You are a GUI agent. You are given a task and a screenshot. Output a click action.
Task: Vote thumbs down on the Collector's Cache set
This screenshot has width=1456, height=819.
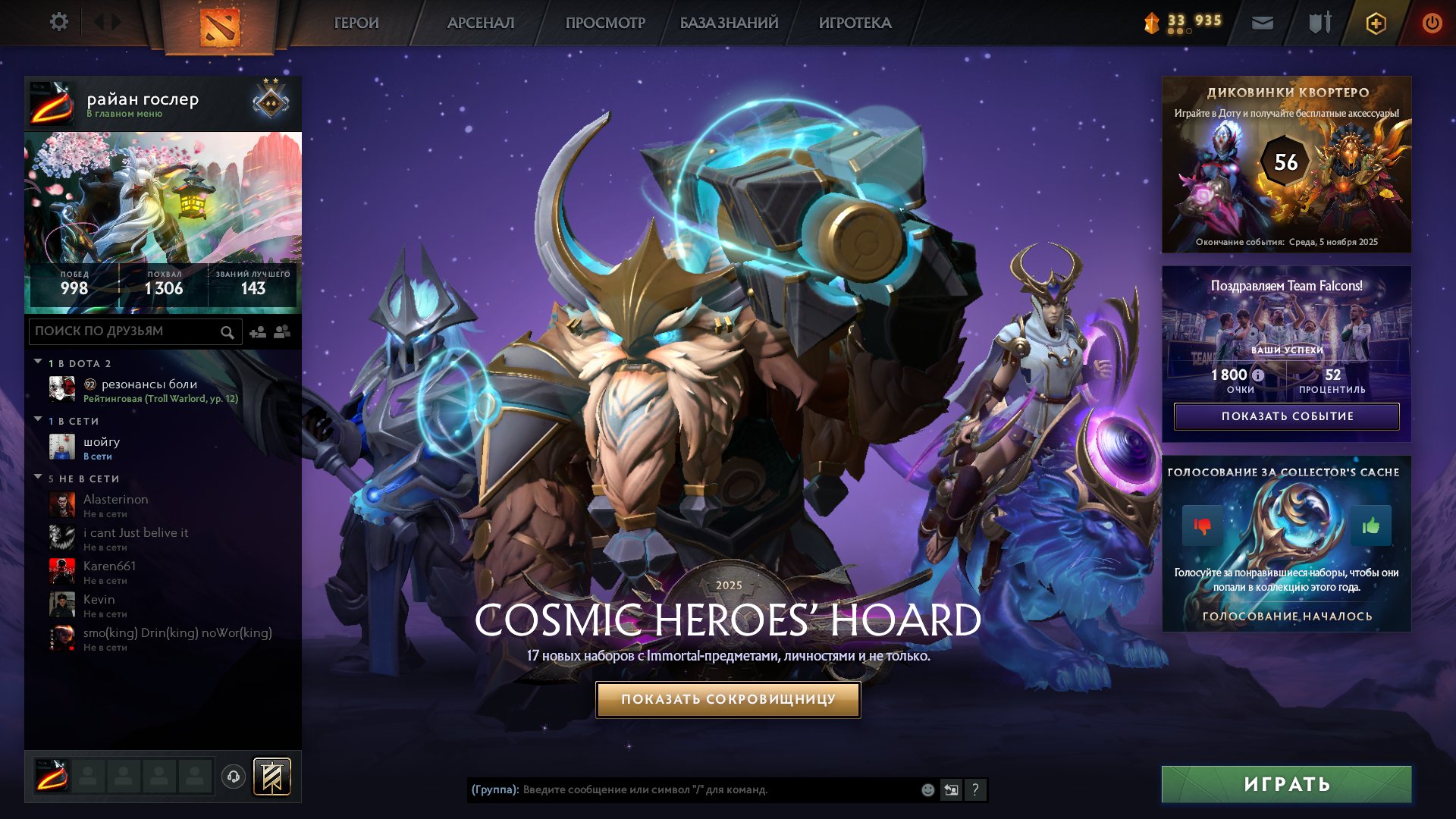point(1202,525)
